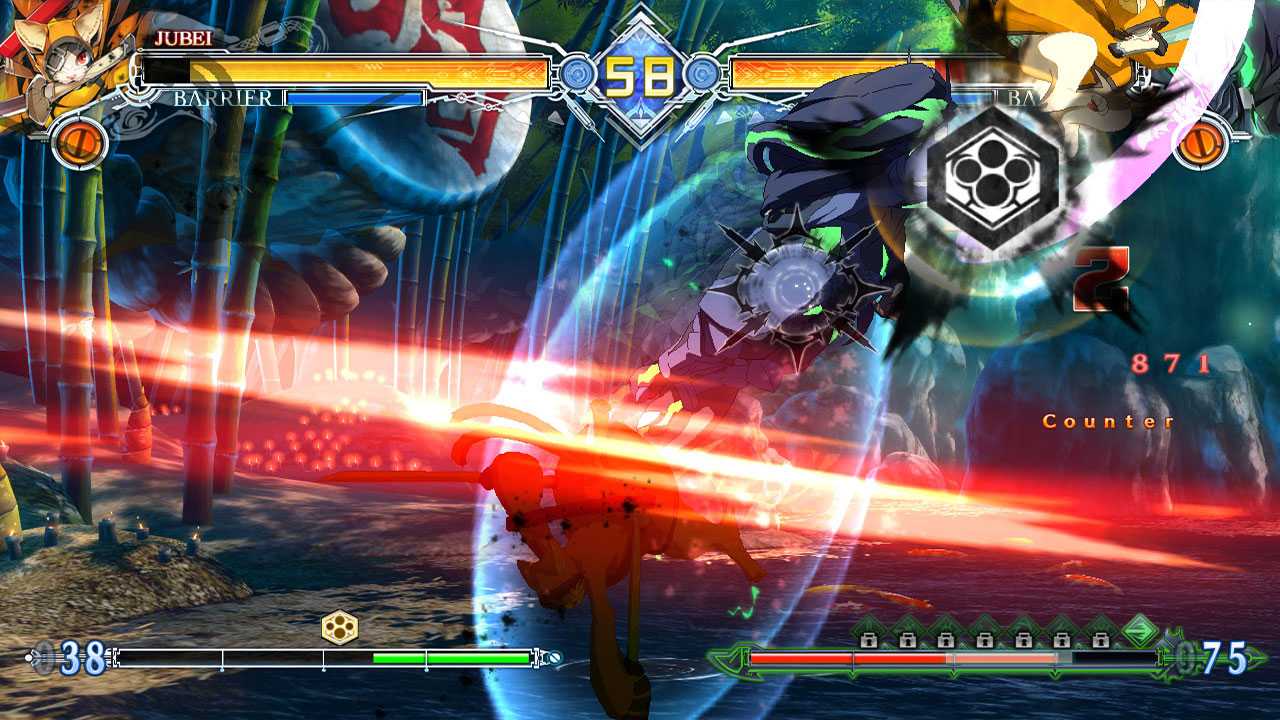Toggle the first padlock above the right heat gauge

pyautogui.click(x=869, y=640)
